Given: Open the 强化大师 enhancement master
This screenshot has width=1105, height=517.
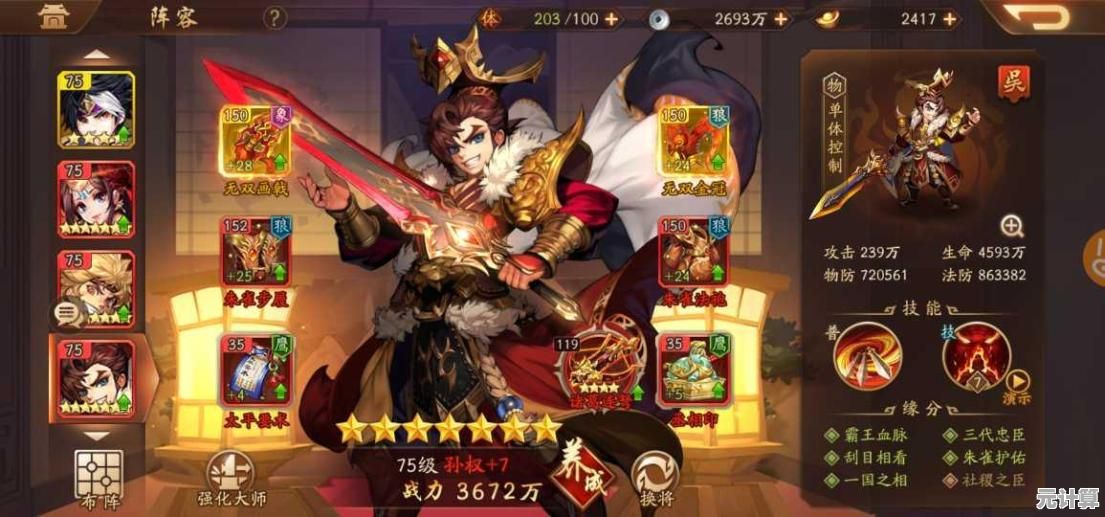Looking at the screenshot, I should coord(229,478).
